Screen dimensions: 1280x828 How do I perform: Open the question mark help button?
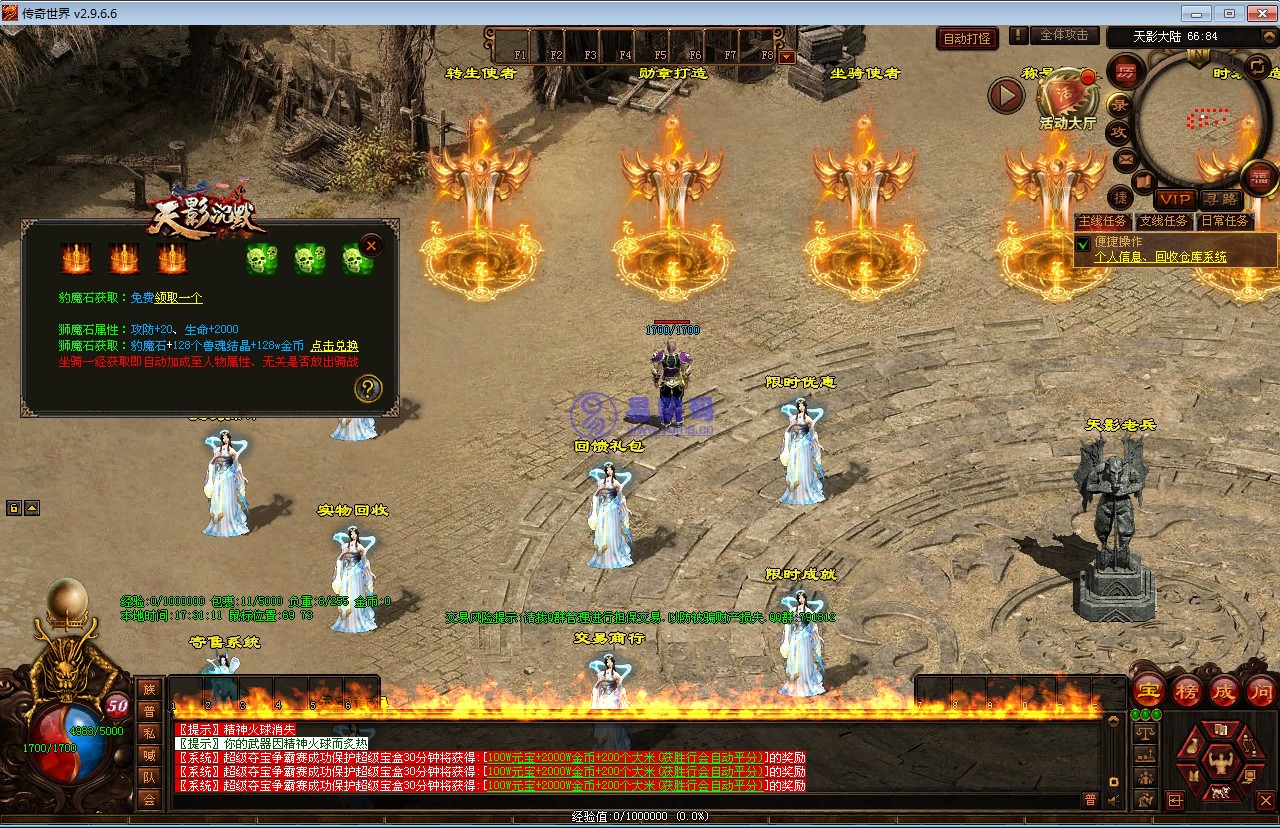(368, 388)
